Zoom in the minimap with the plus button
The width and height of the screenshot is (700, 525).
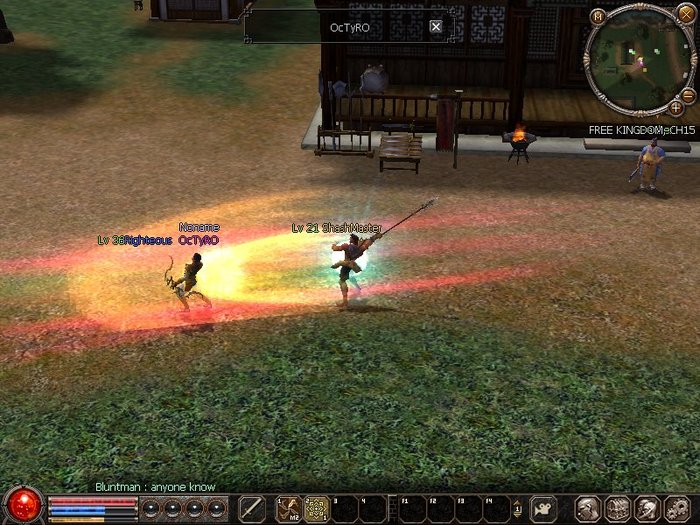click(676, 106)
